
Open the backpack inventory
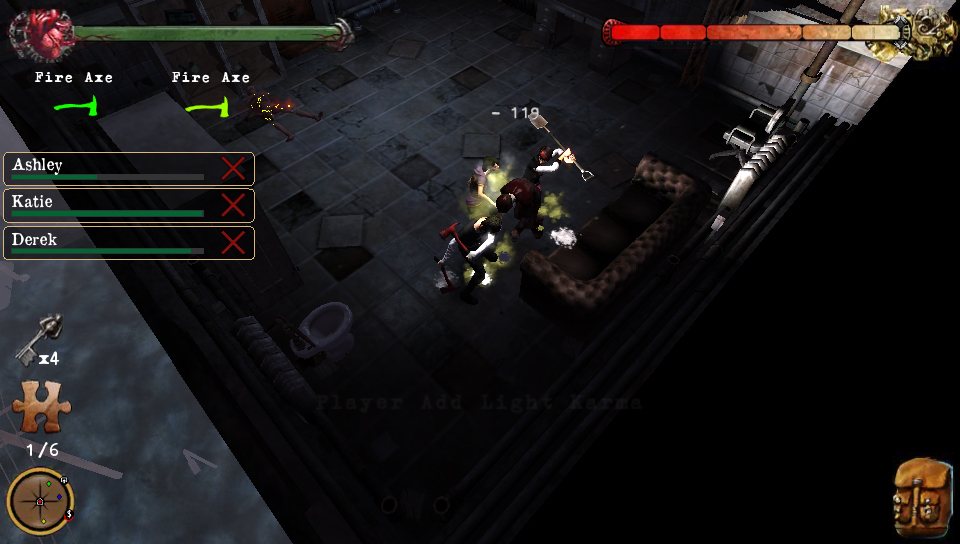(921, 493)
